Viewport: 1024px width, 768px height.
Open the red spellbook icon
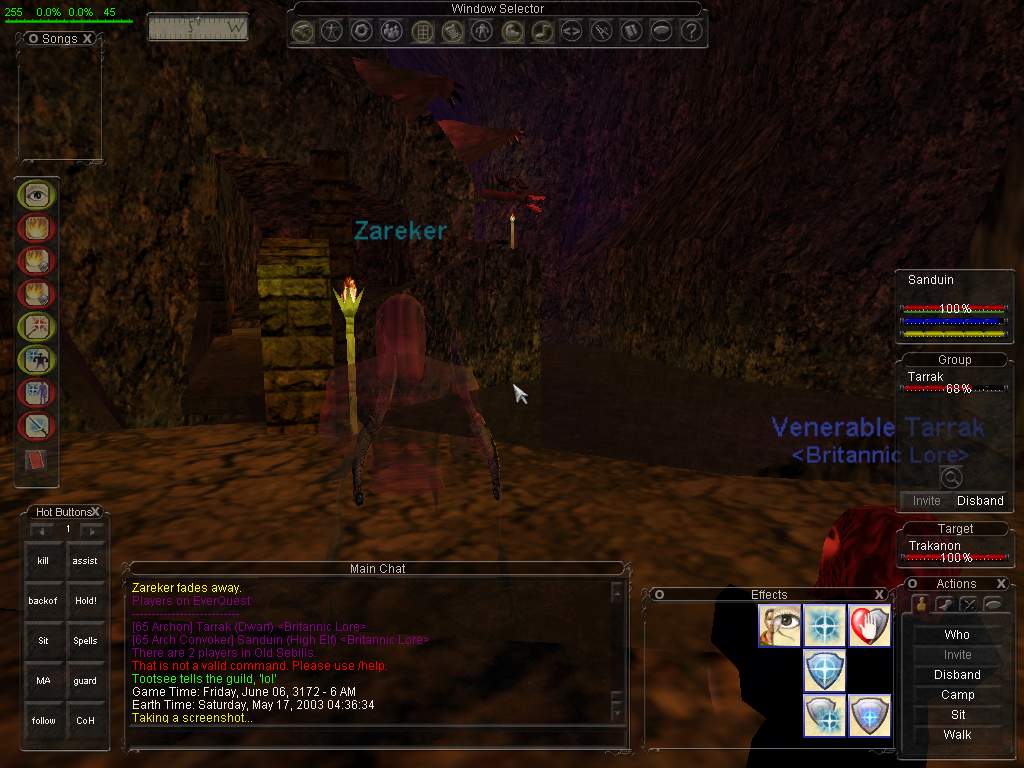[35, 460]
